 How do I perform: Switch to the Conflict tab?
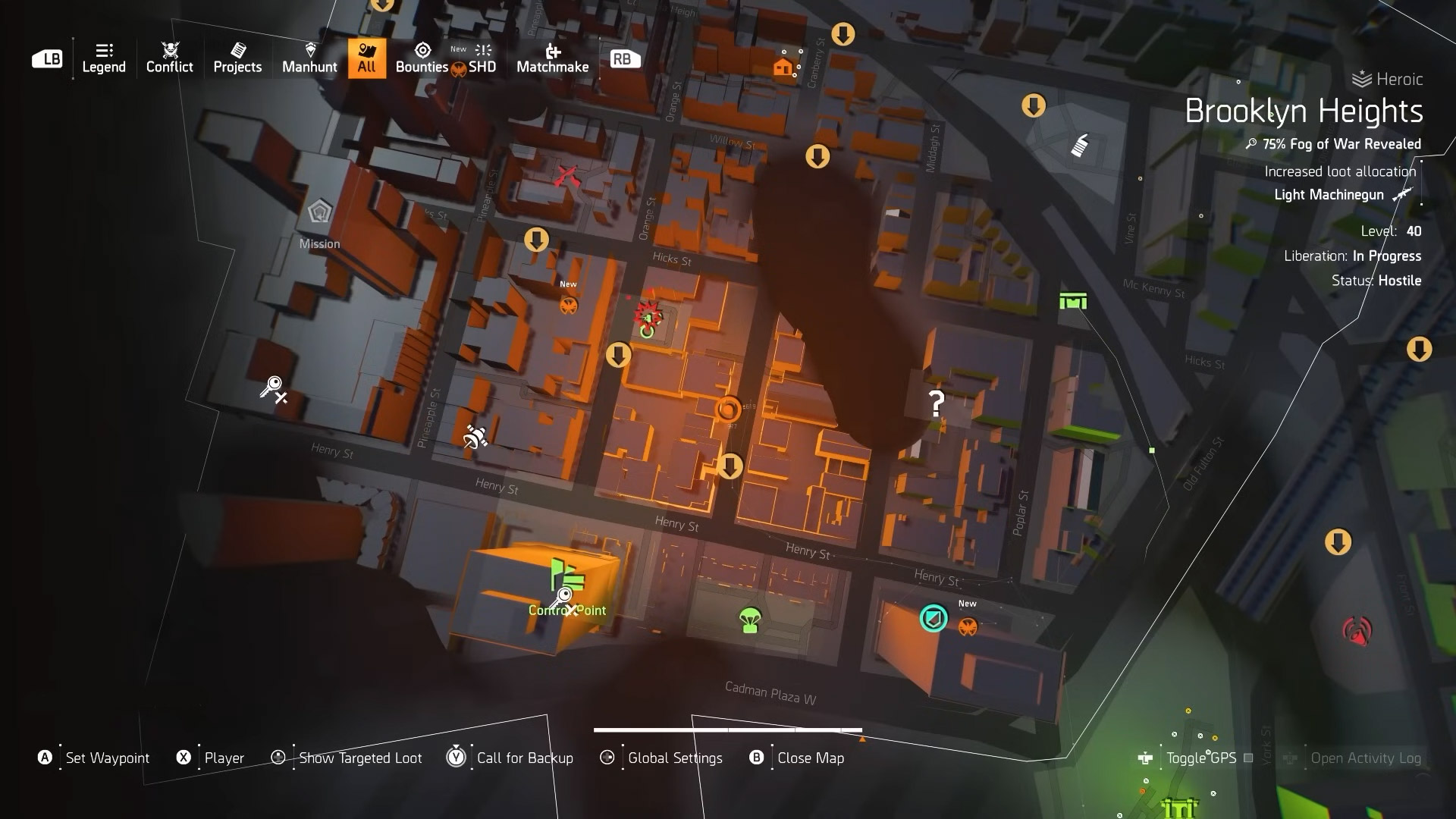[169, 58]
